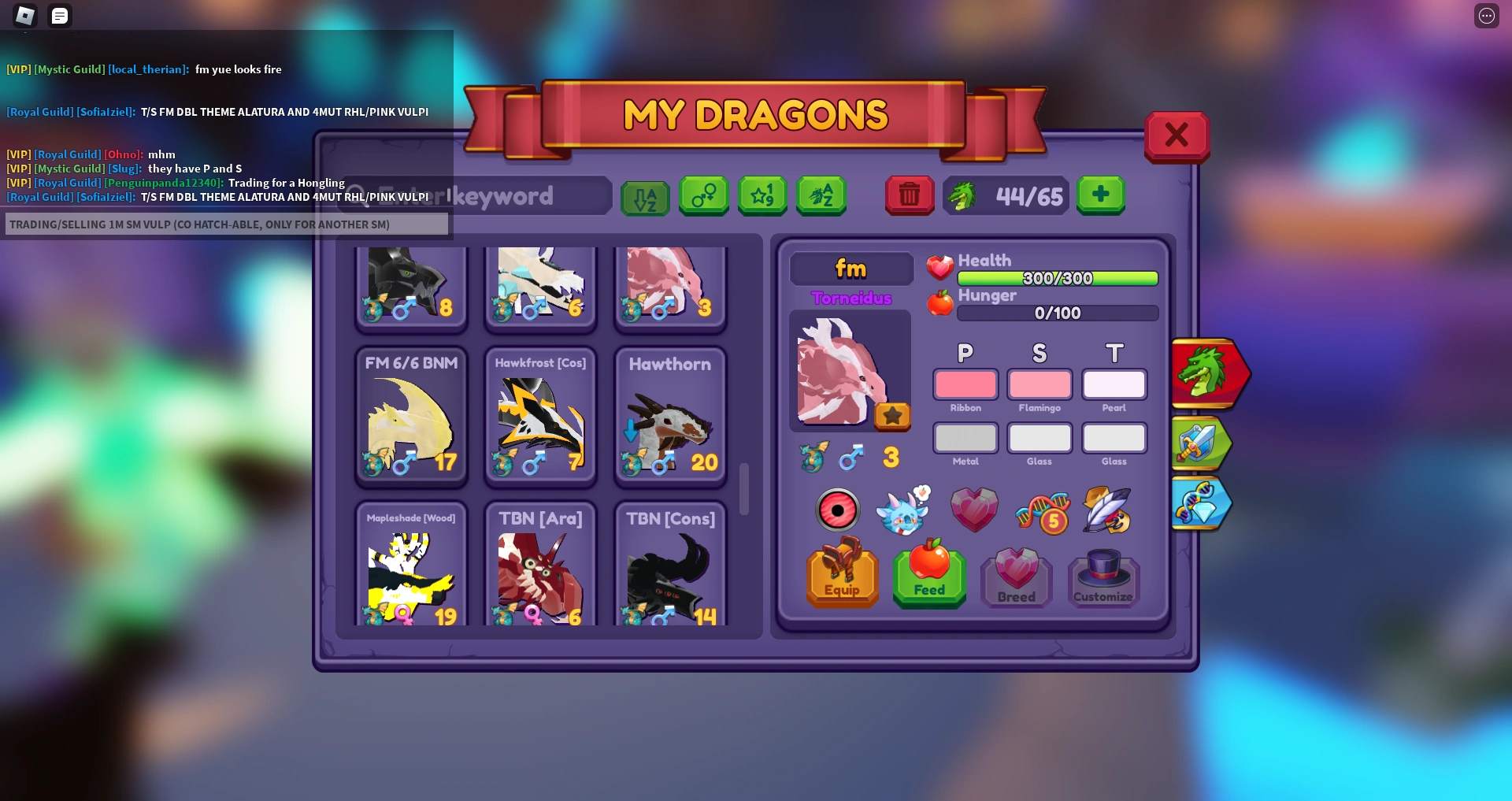Toggle the favorite star on fm's portrait

pos(893,416)
